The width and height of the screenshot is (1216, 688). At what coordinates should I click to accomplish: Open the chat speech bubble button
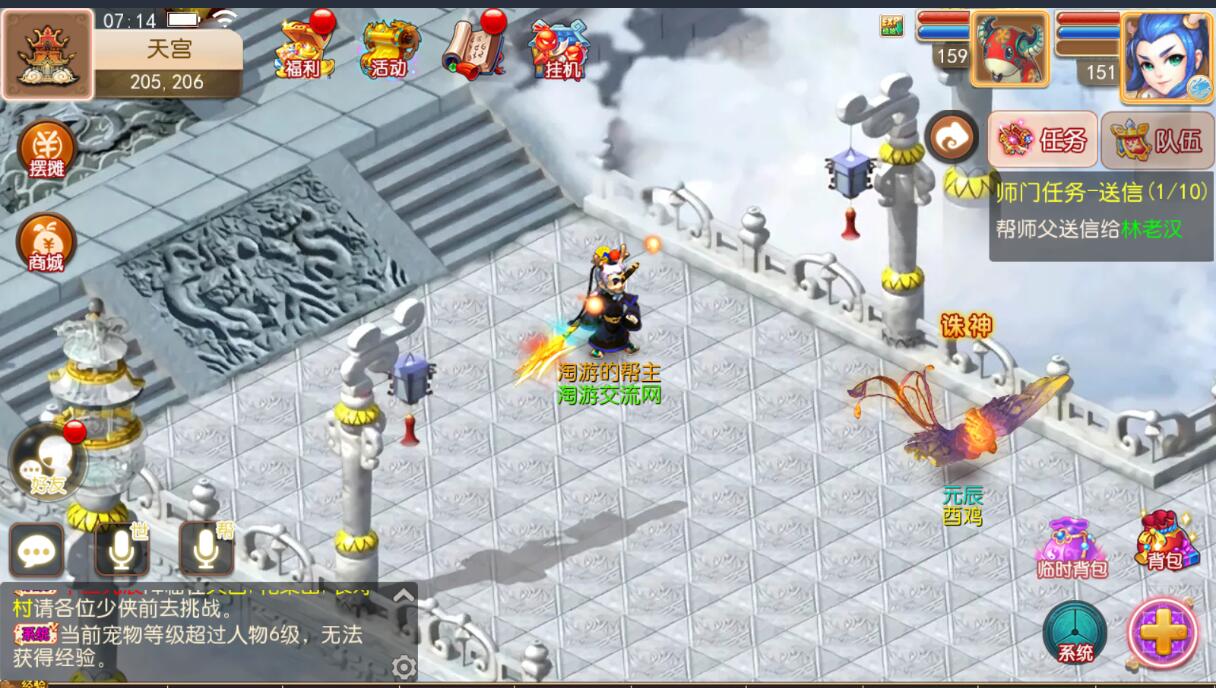(x=37, y=550)
